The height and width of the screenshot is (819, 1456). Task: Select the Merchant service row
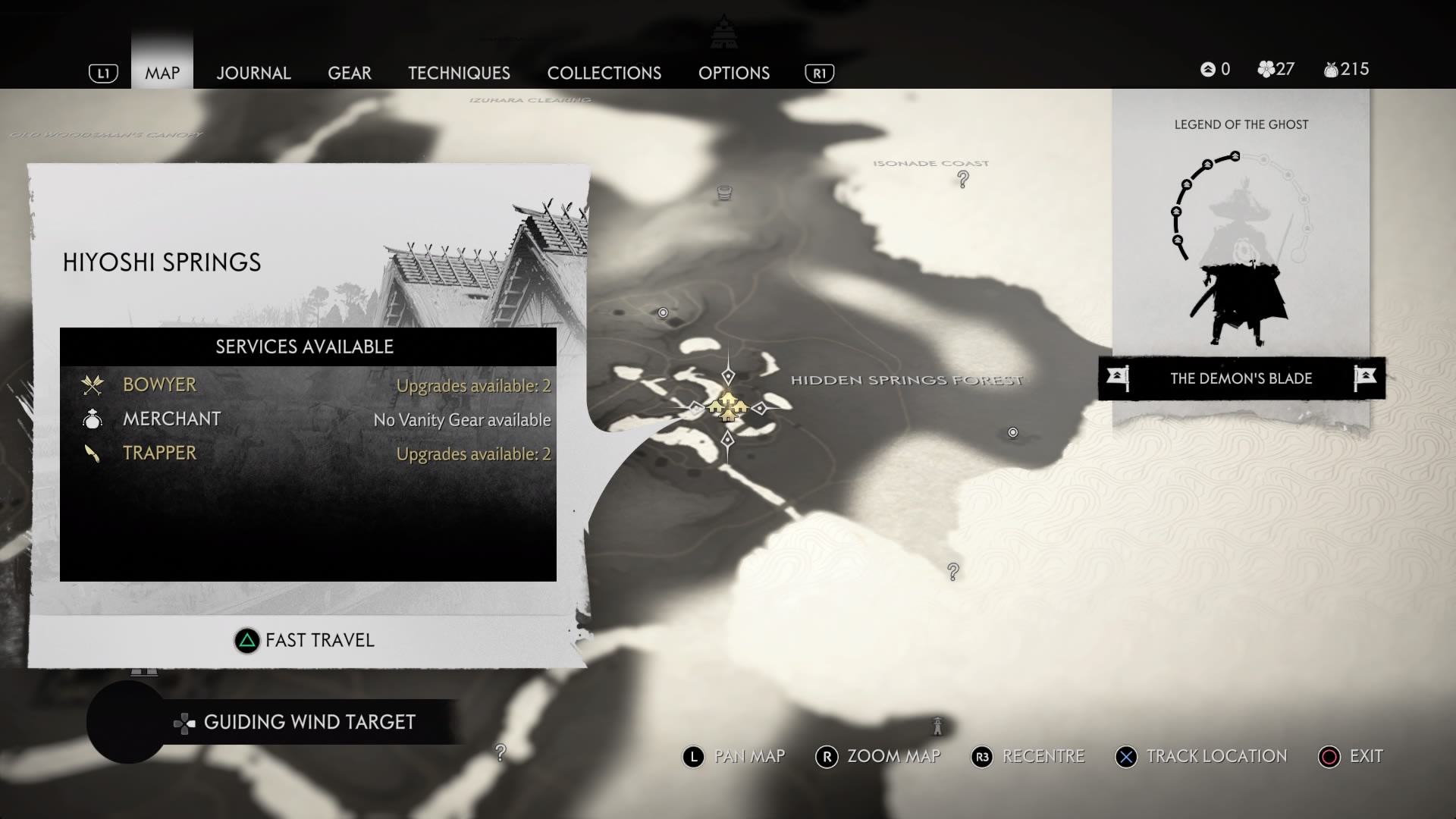tap(308, 419)
